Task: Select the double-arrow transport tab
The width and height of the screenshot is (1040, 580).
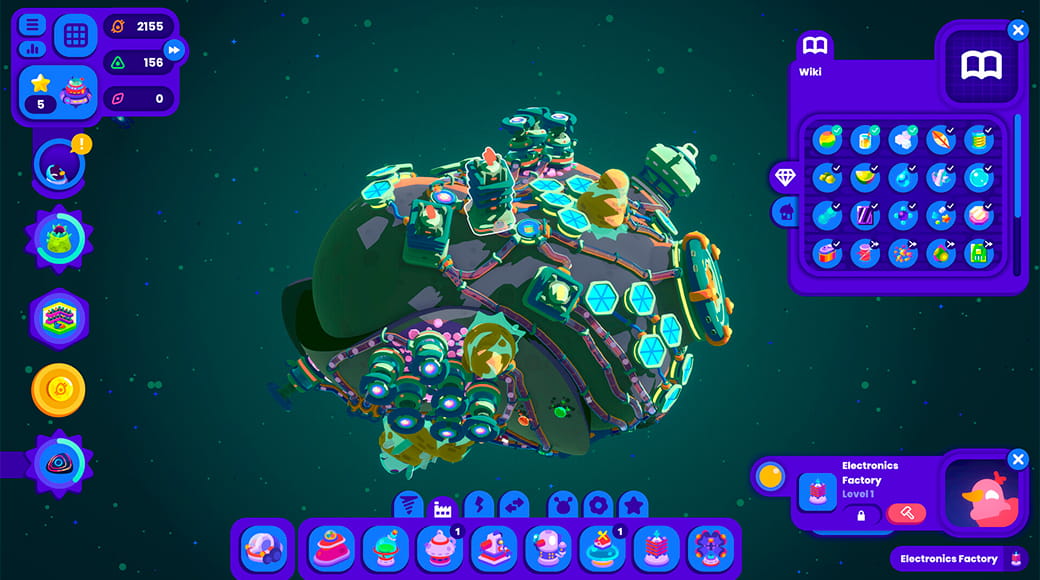Action: coord(514,505)
